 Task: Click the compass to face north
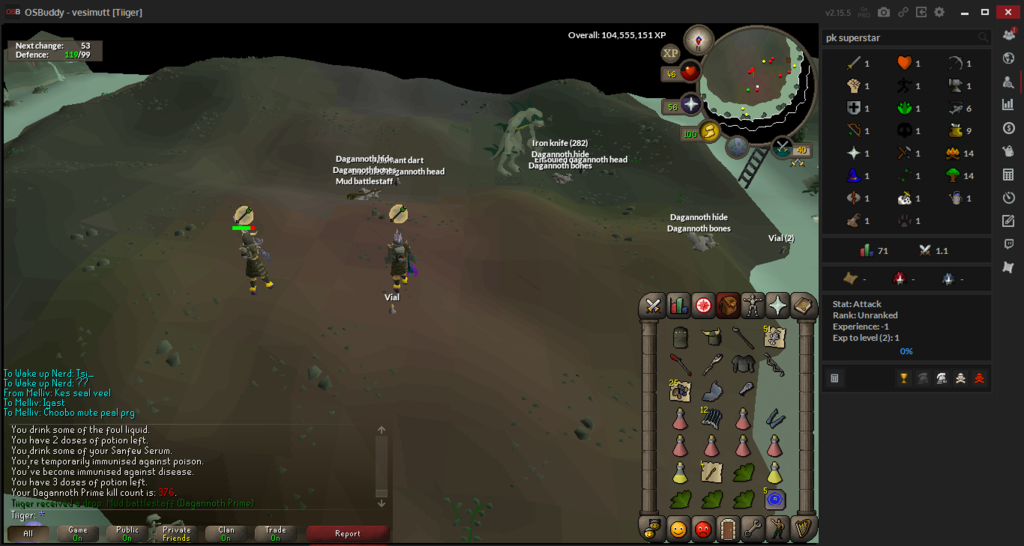[x=698, y=40]
